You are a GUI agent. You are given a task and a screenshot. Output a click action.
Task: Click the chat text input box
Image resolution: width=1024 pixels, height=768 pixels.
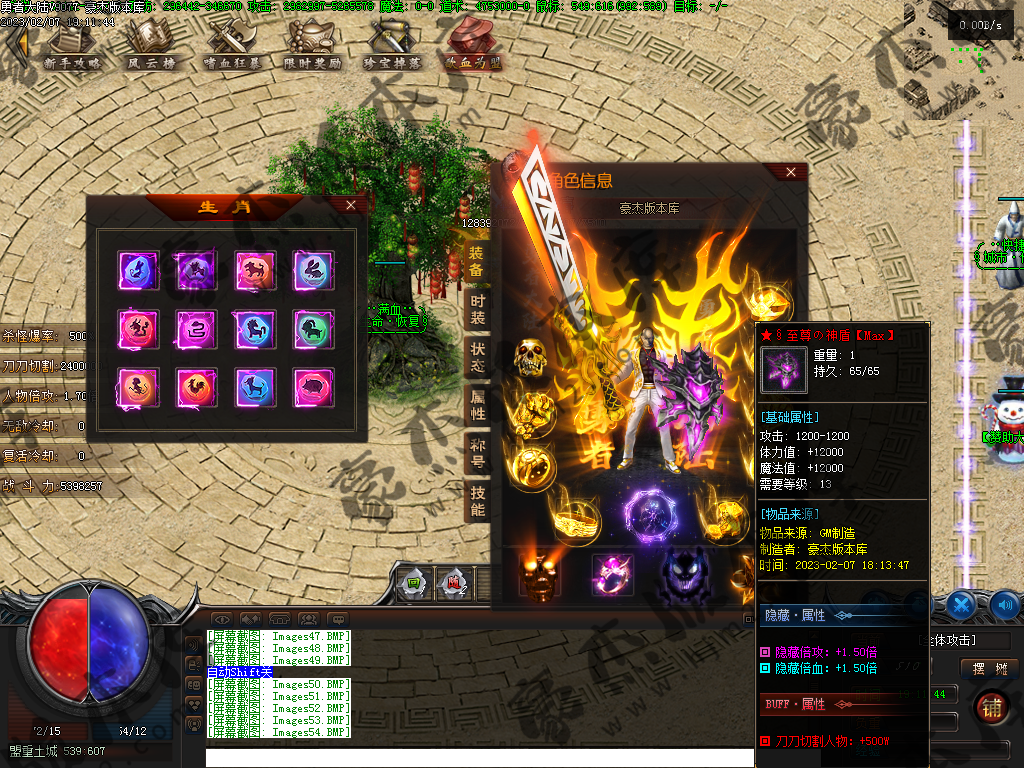480,757
